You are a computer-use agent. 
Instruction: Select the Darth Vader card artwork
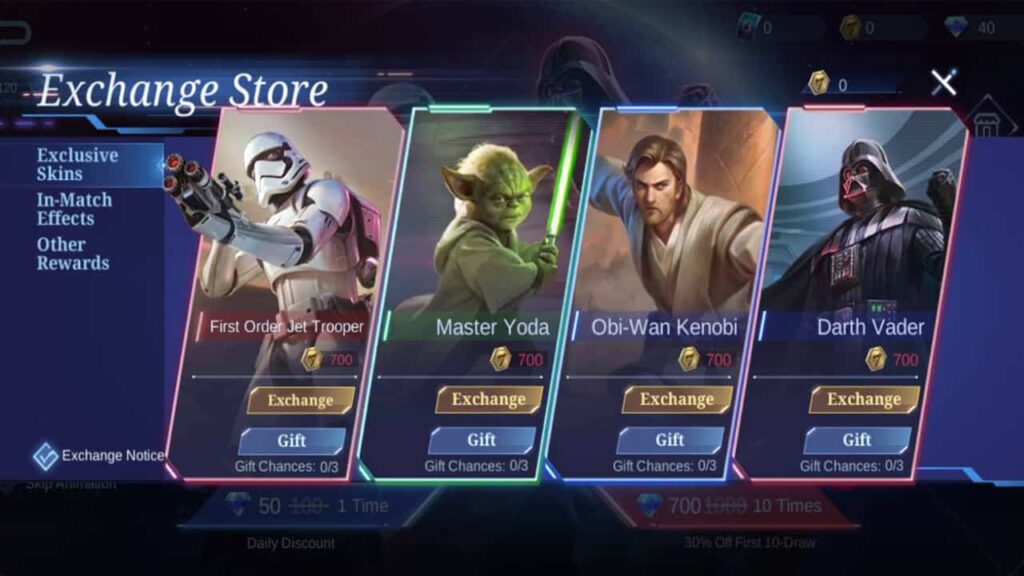coord(870,220)
